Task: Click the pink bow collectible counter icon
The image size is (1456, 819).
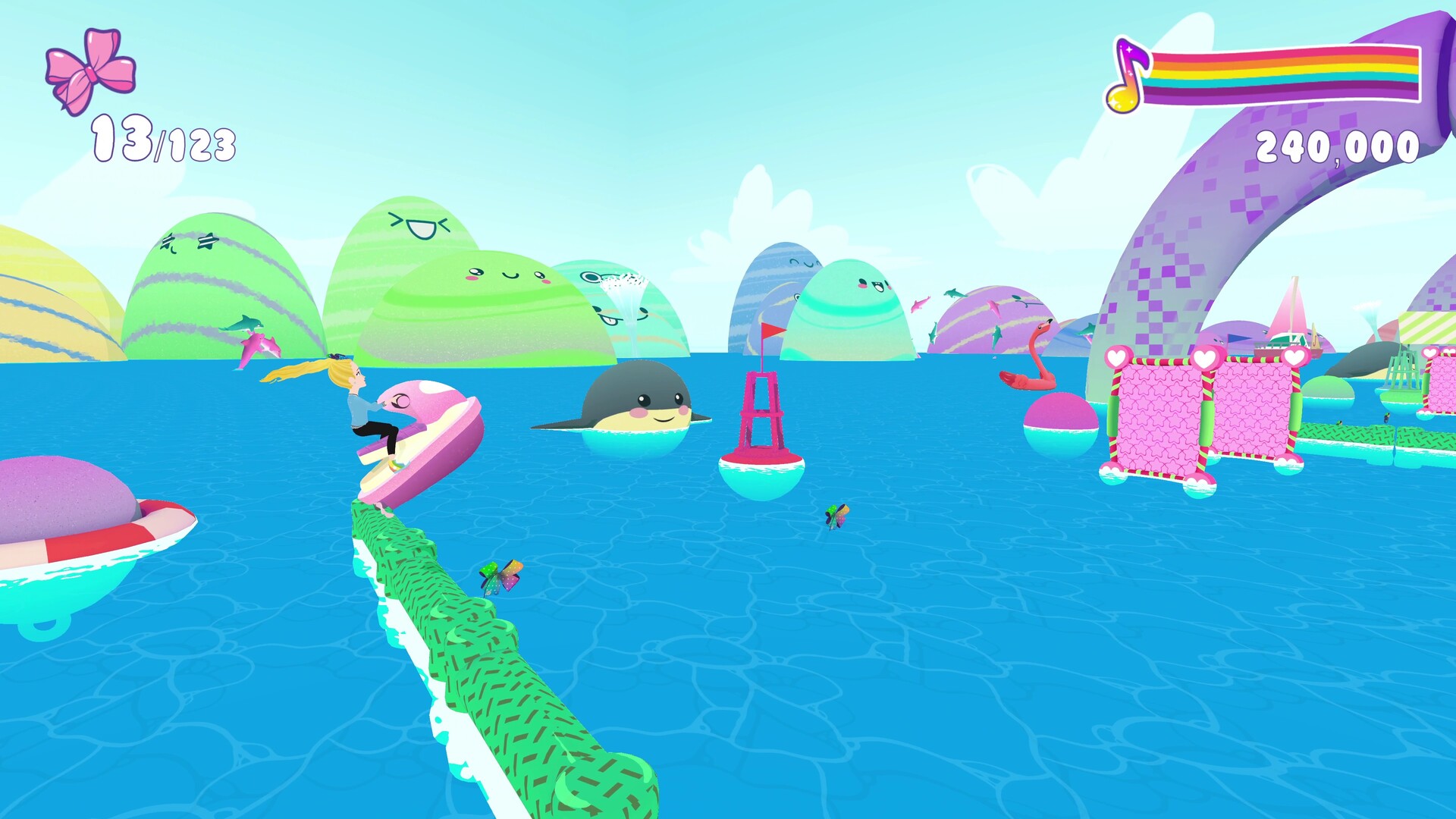Action: tap(91, 72)
